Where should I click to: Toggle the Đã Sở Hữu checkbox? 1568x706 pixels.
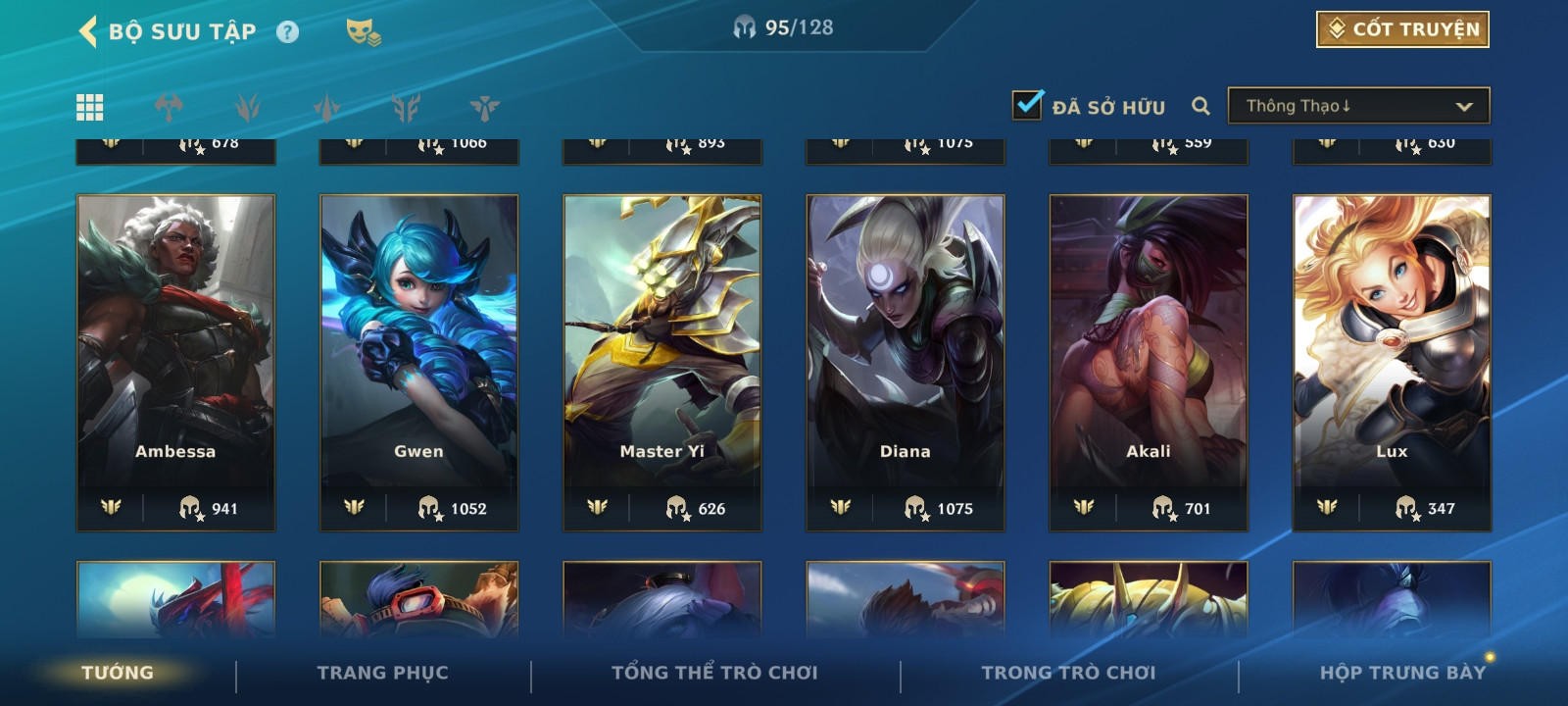1027,105
